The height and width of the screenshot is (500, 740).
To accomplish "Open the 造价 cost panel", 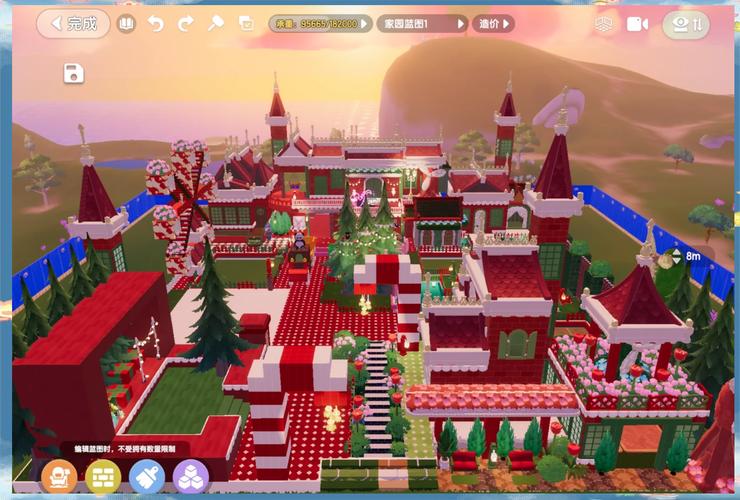I will [x=493, y=23].
